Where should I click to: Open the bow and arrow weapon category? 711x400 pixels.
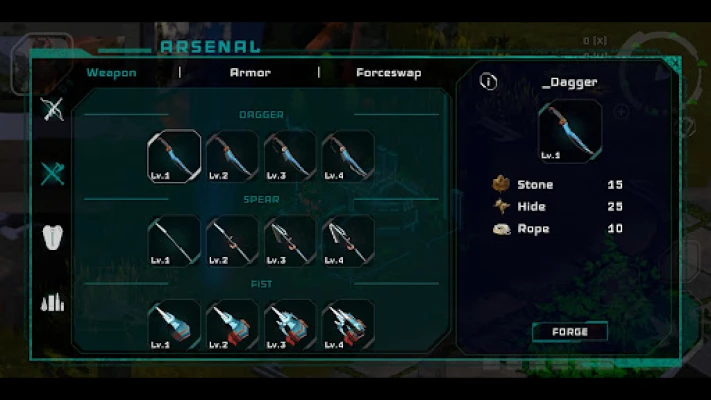pyautogui.click(x=53, y=109)
